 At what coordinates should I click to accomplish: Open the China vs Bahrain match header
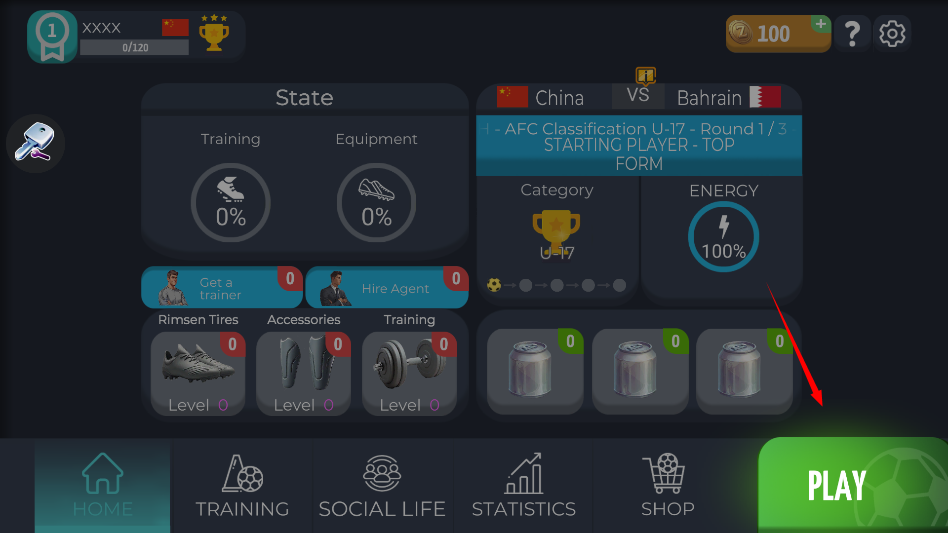pyautogui.click(x=638, y=97)
